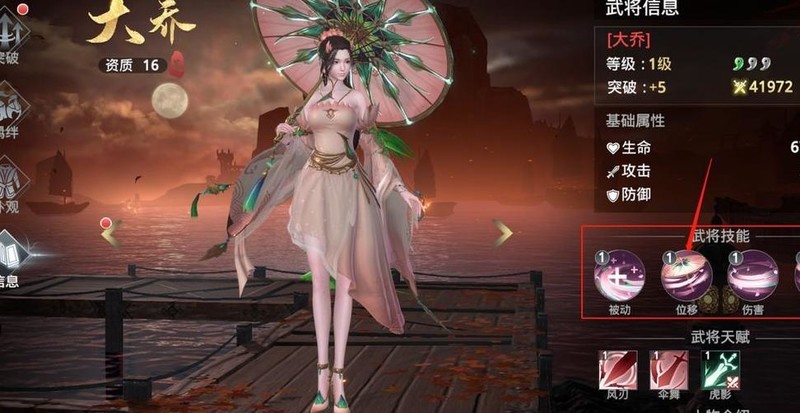
Task: Show the next hero with right arrow
Action: [503, 233]
